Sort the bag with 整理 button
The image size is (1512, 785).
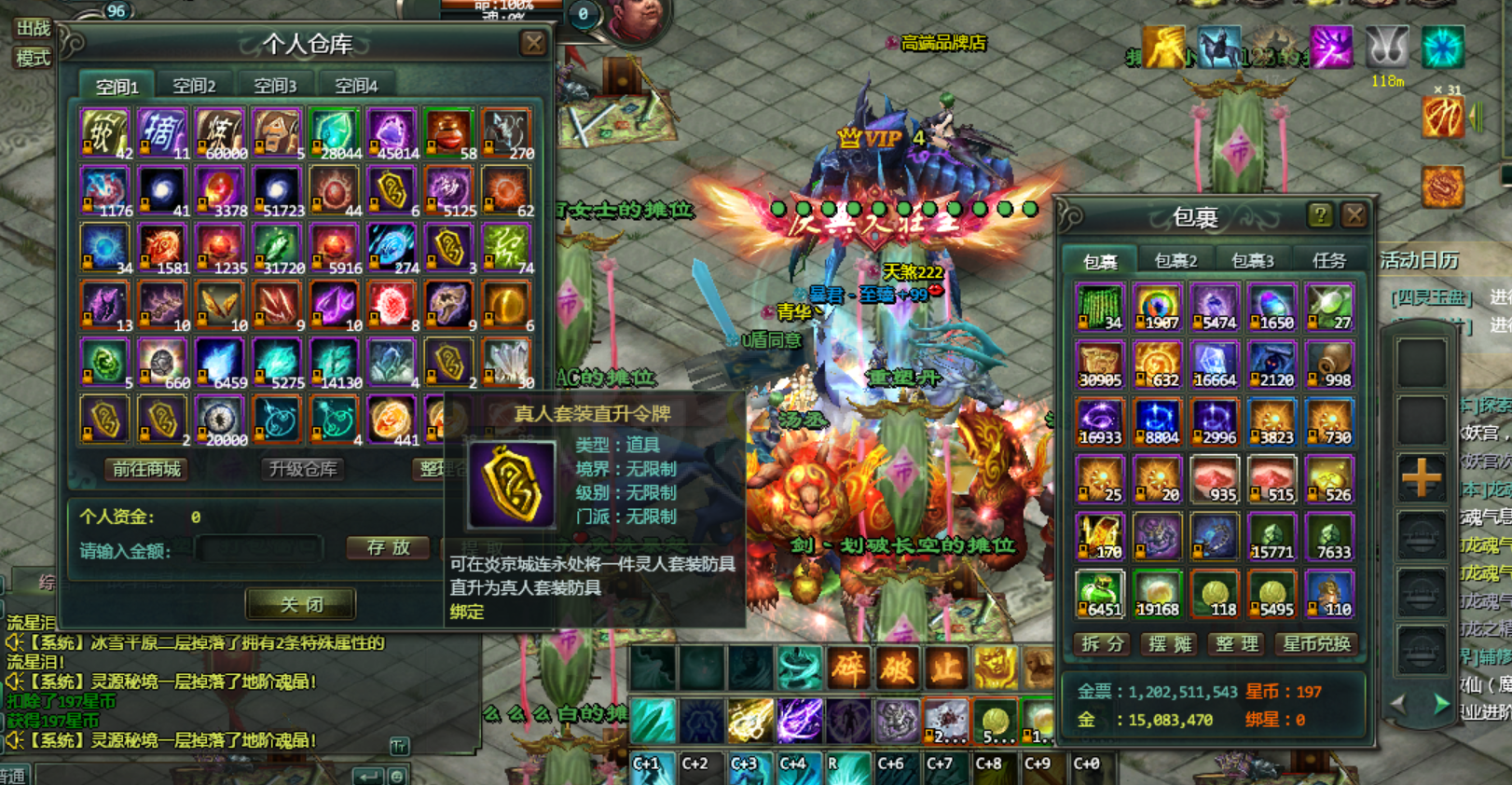point(1237,644)
